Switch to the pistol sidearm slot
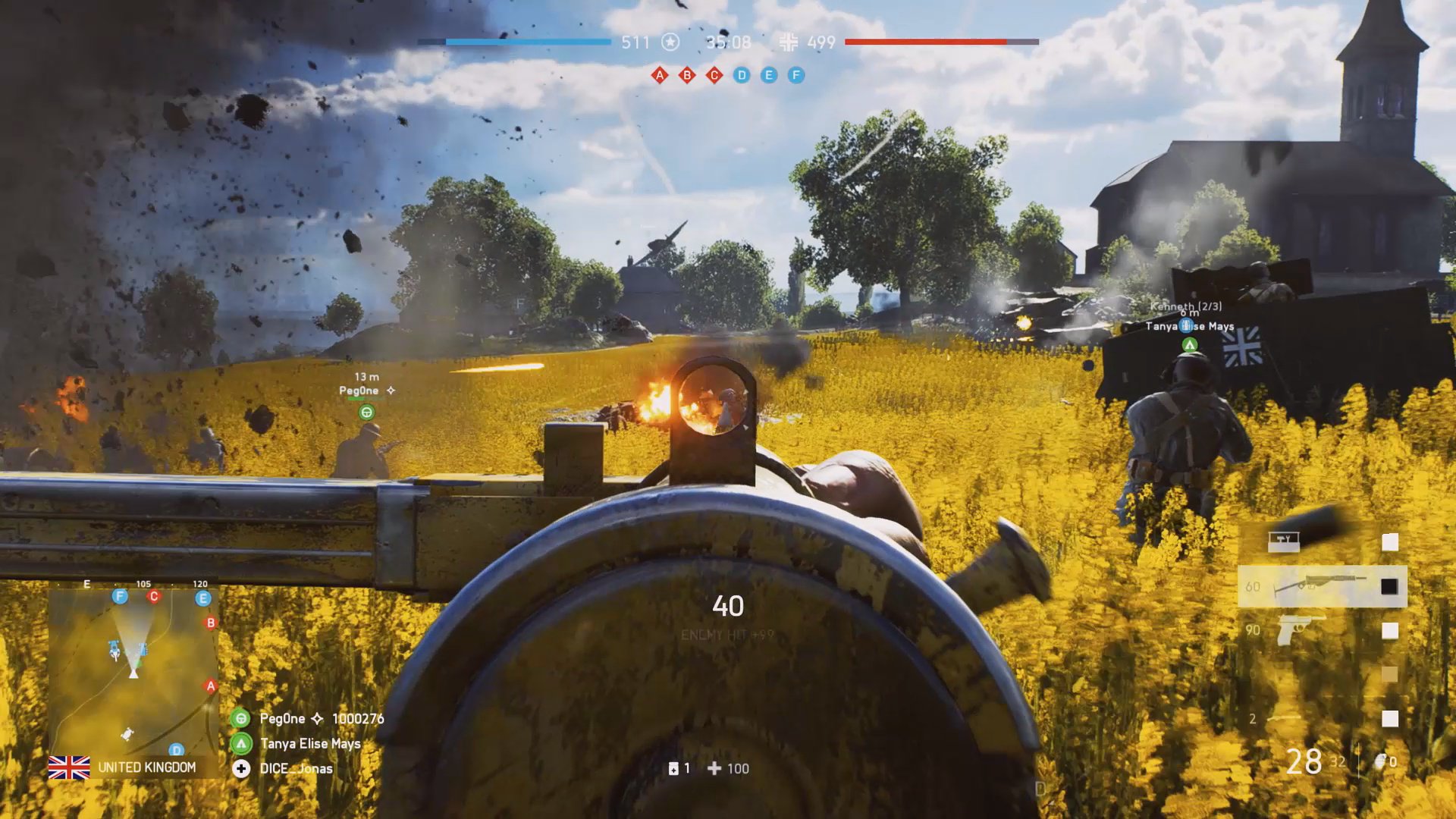The width and height of the screenshot is (1456, 819). 1301,630
